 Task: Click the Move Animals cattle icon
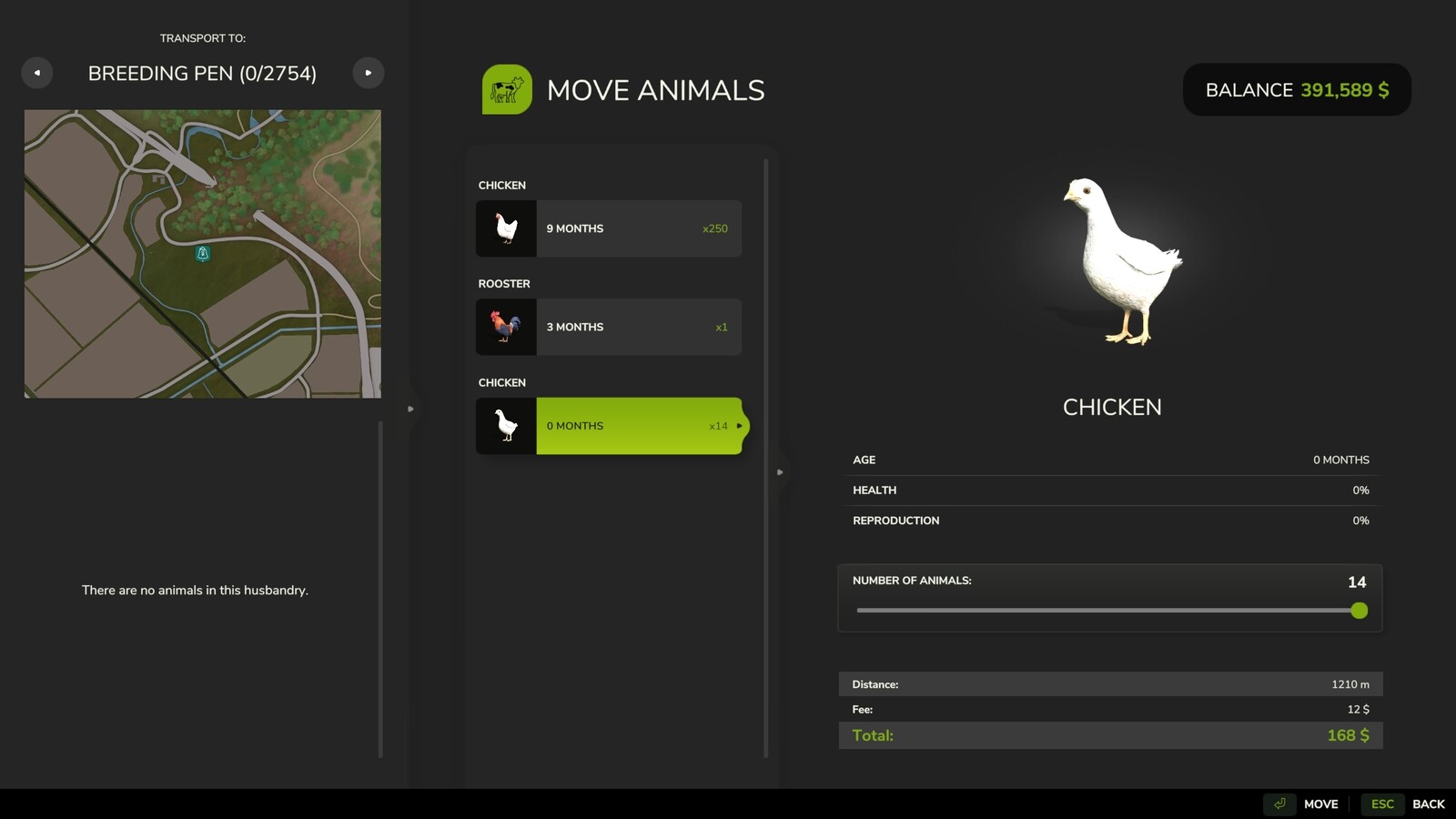[508, 89]
